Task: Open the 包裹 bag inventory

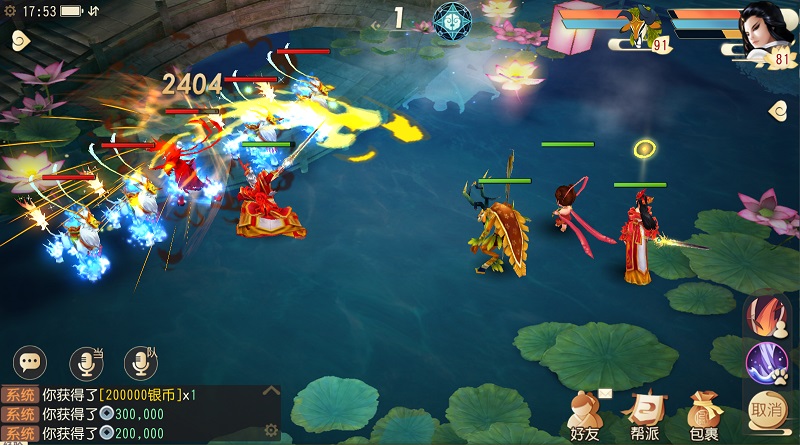Action: (x=703, y=414)
